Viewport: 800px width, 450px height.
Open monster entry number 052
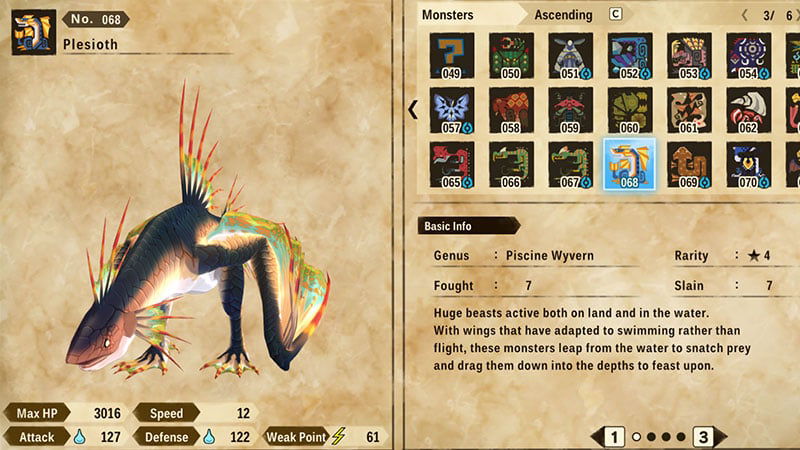coord(630,56)
